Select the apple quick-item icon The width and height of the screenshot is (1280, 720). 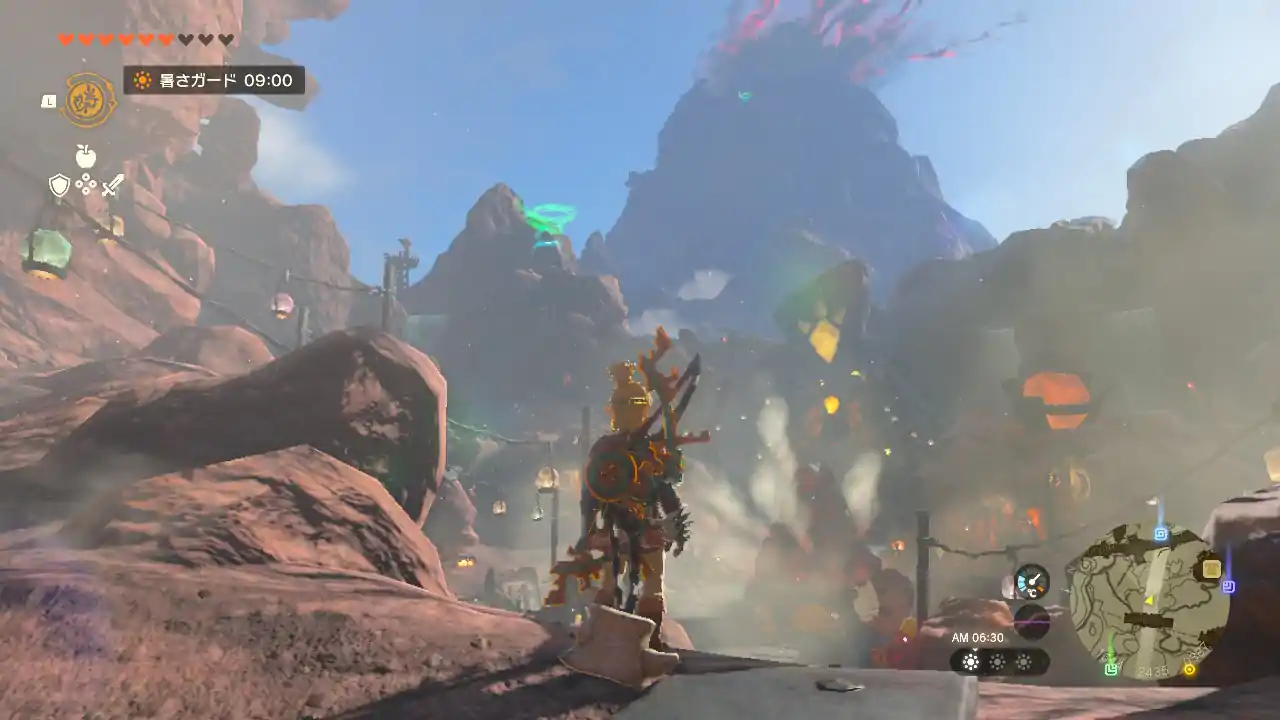coord(86,157)
